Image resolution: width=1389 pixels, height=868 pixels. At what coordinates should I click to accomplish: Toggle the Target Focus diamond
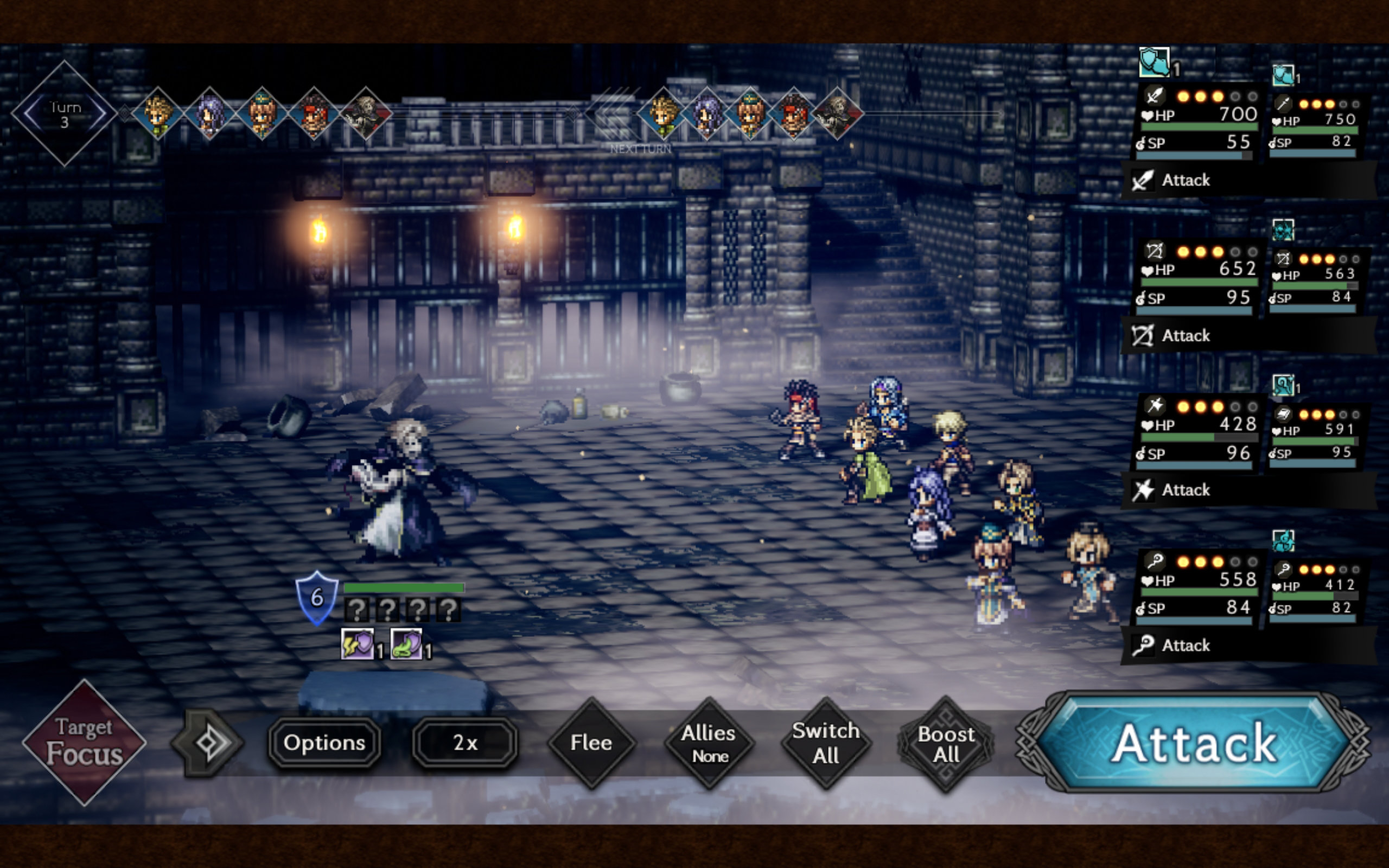click(x=85, y=742)
